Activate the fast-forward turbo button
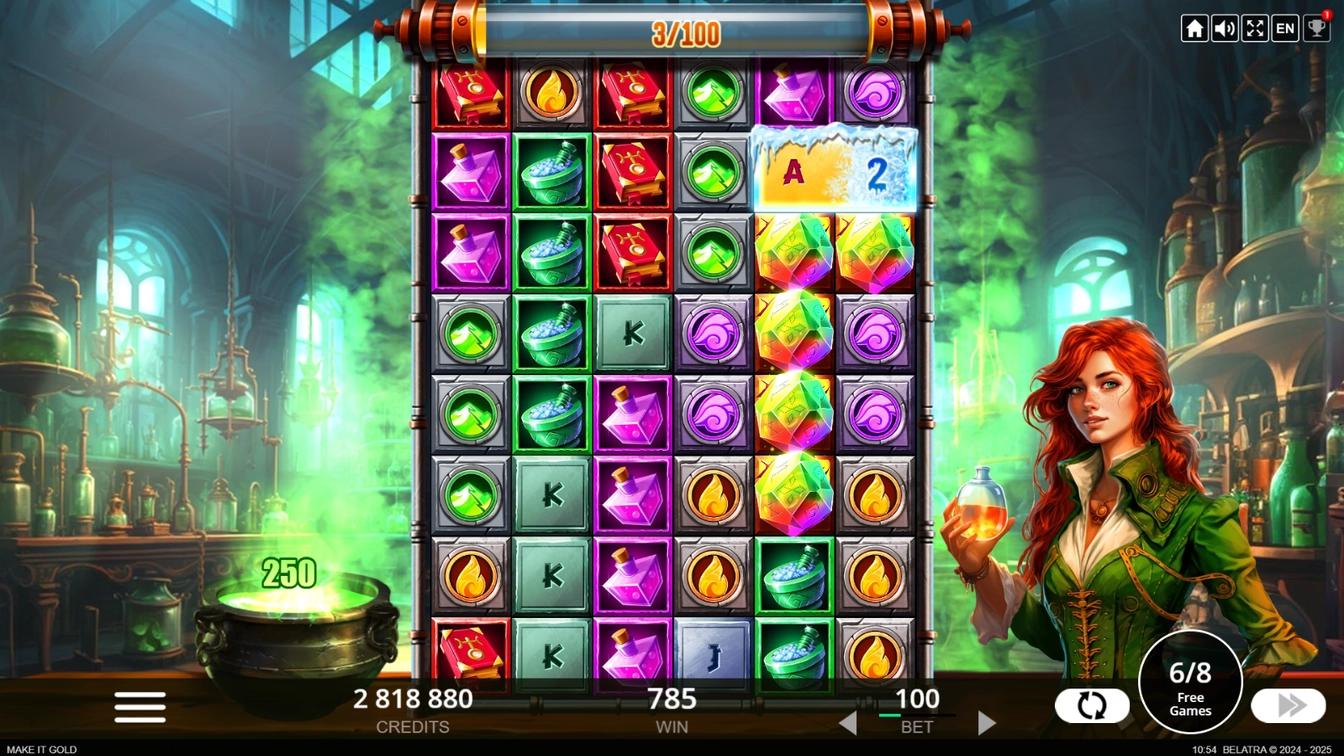Viewport: 1344px width, 756px height. pos(1288,706)
